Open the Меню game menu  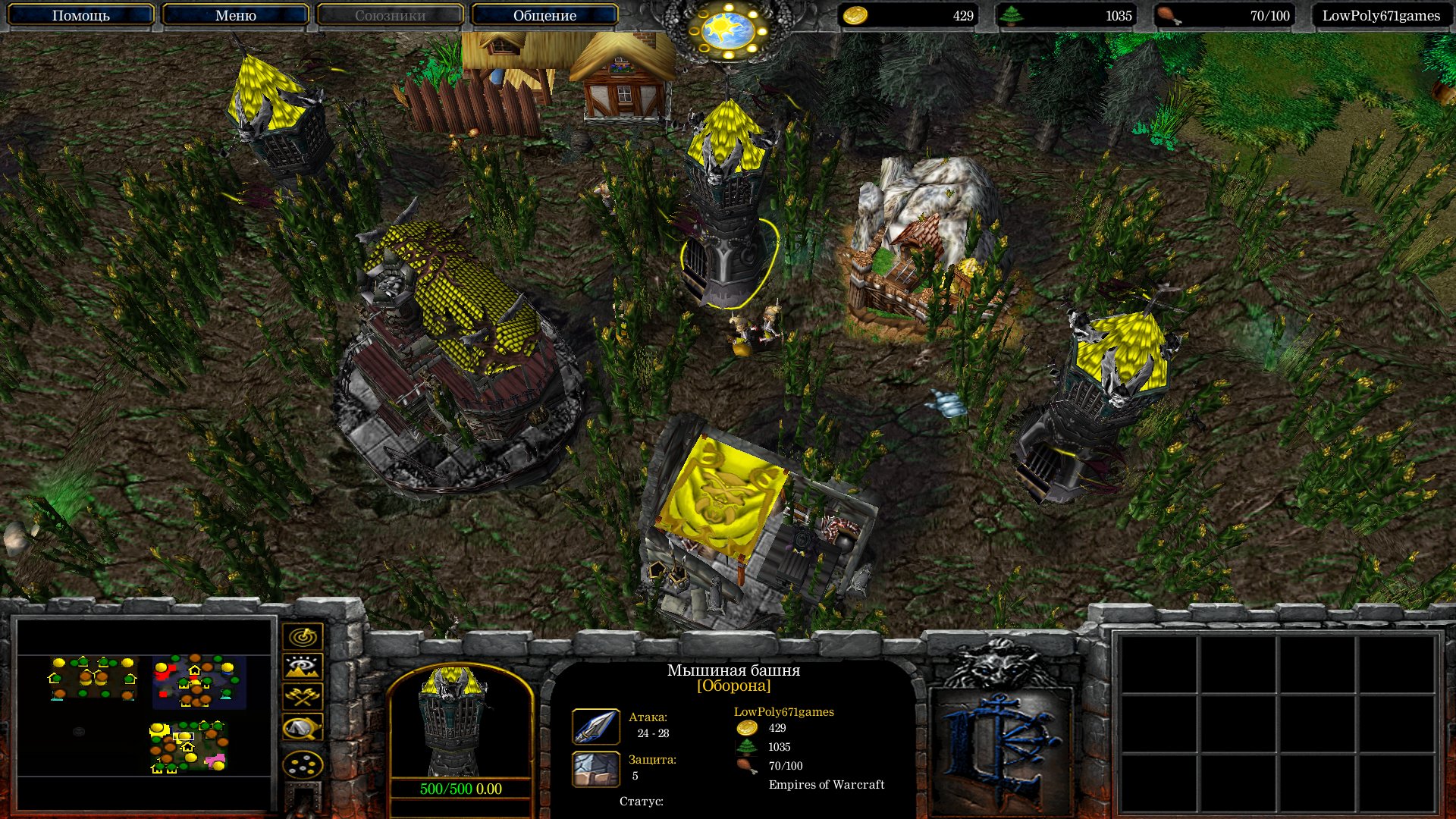[235, 15]
